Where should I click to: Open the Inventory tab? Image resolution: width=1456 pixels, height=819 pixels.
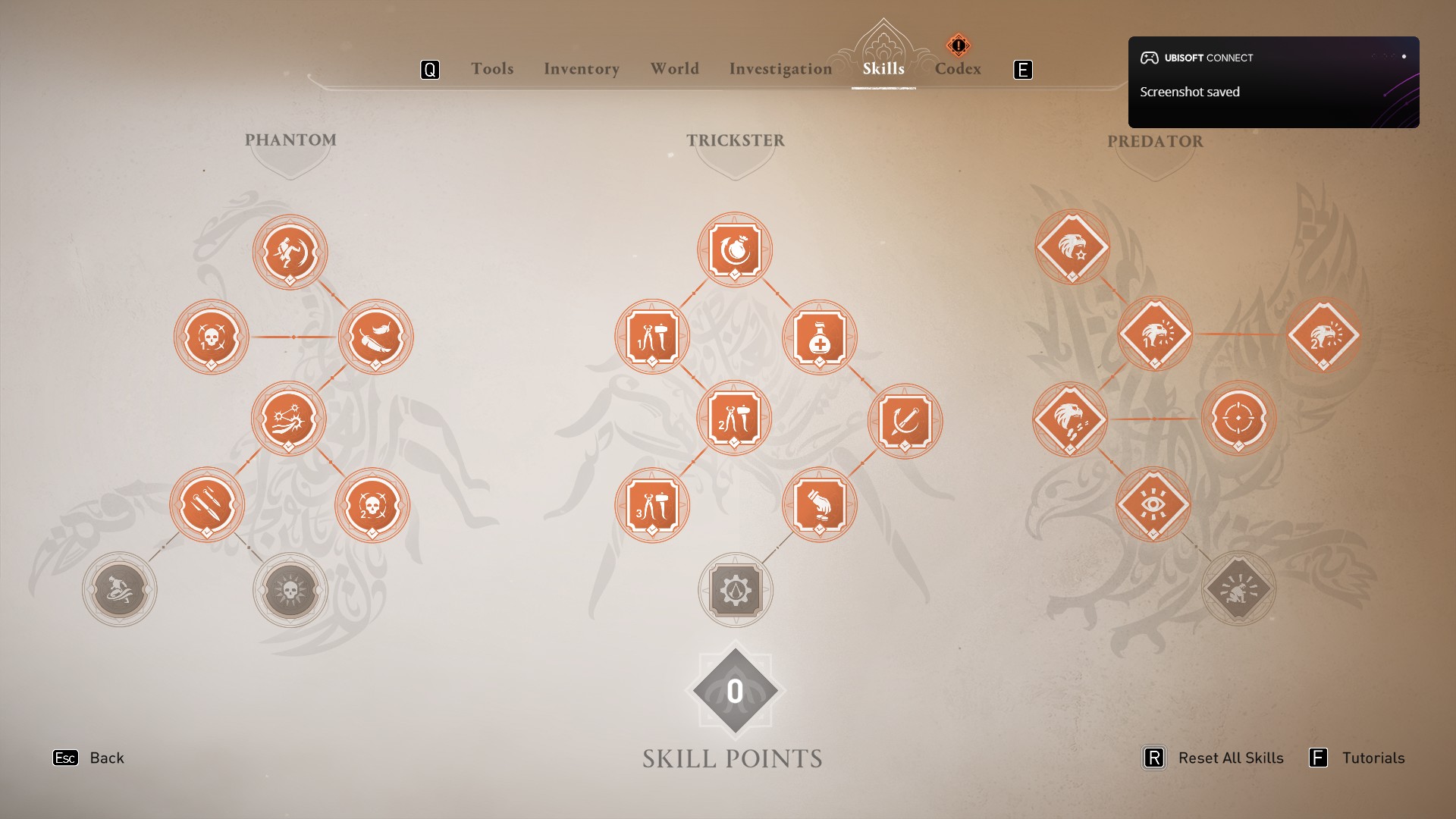coord(582,69)
